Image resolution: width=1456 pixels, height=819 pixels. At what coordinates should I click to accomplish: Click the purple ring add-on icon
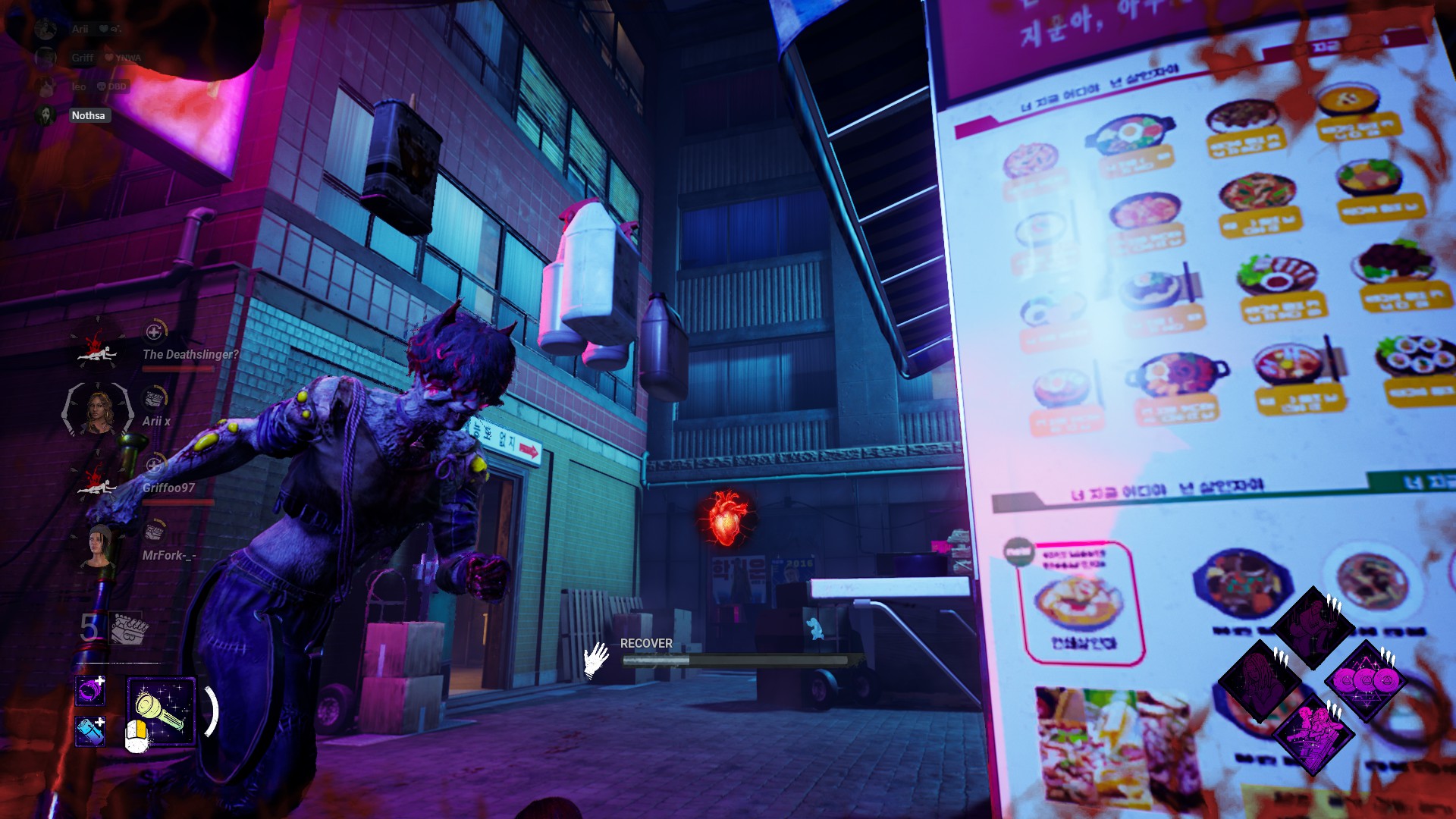click(x=90, y=691)
